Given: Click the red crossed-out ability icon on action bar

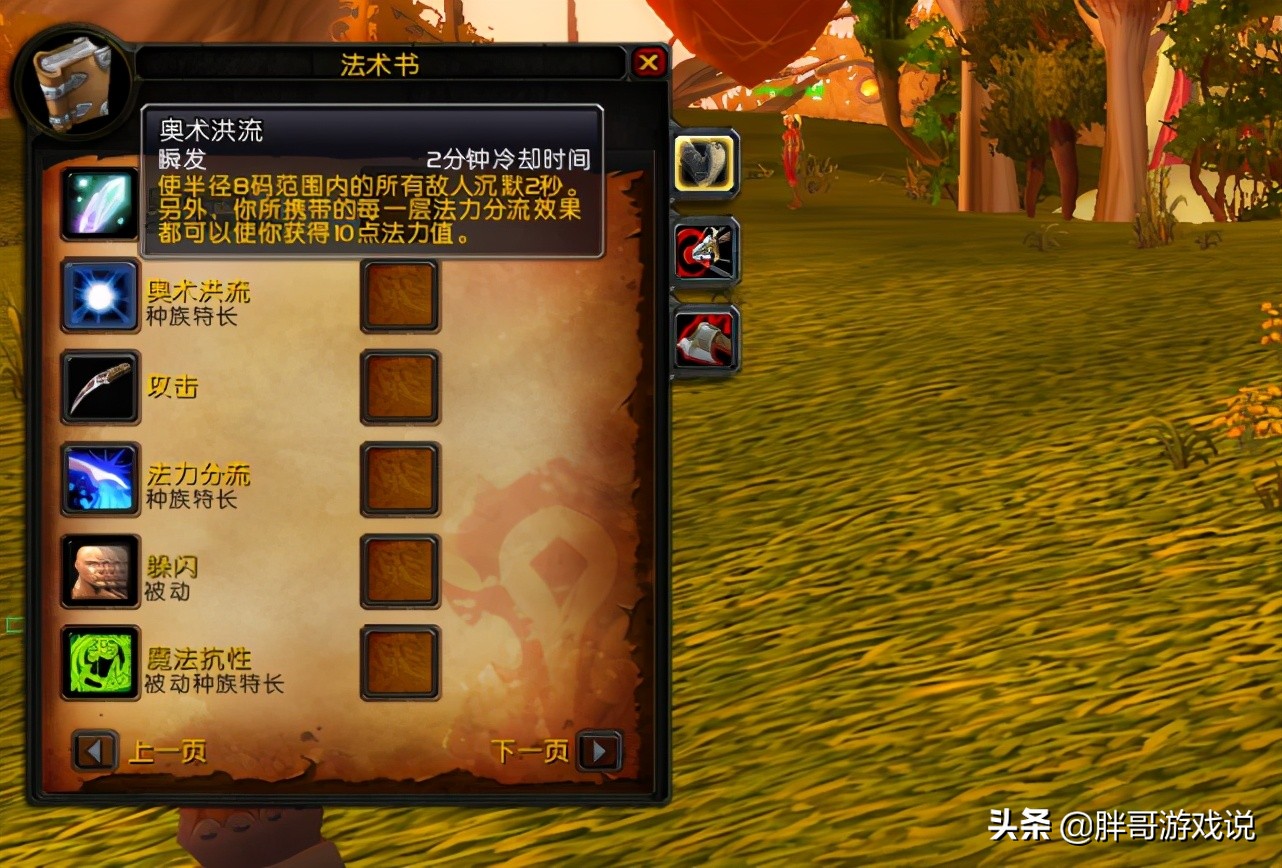Looking at the screenshot, I should coord(705,251).
